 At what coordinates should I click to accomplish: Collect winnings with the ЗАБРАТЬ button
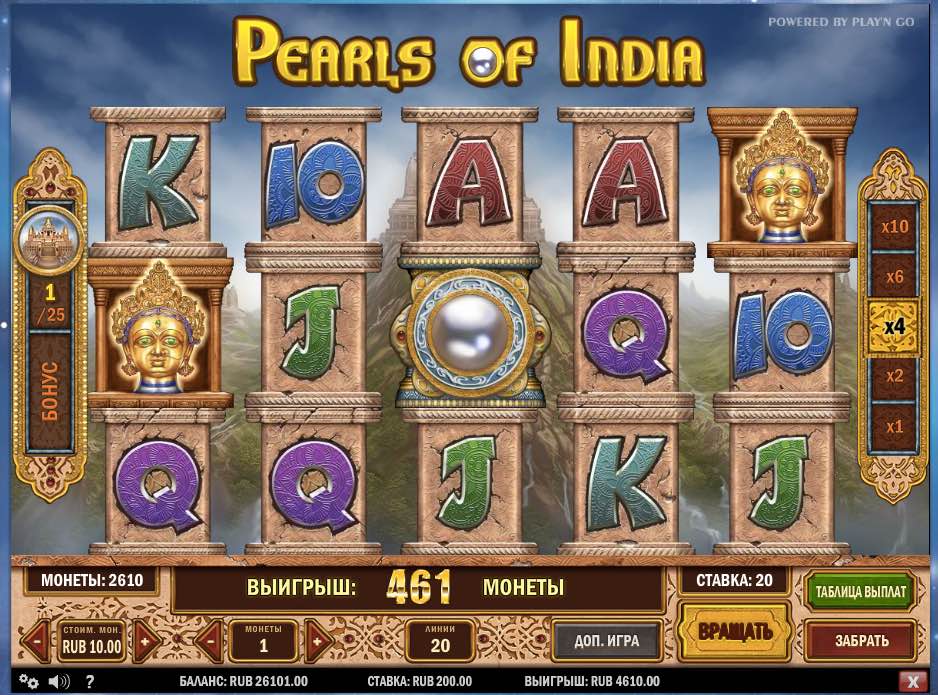point(860,640)
